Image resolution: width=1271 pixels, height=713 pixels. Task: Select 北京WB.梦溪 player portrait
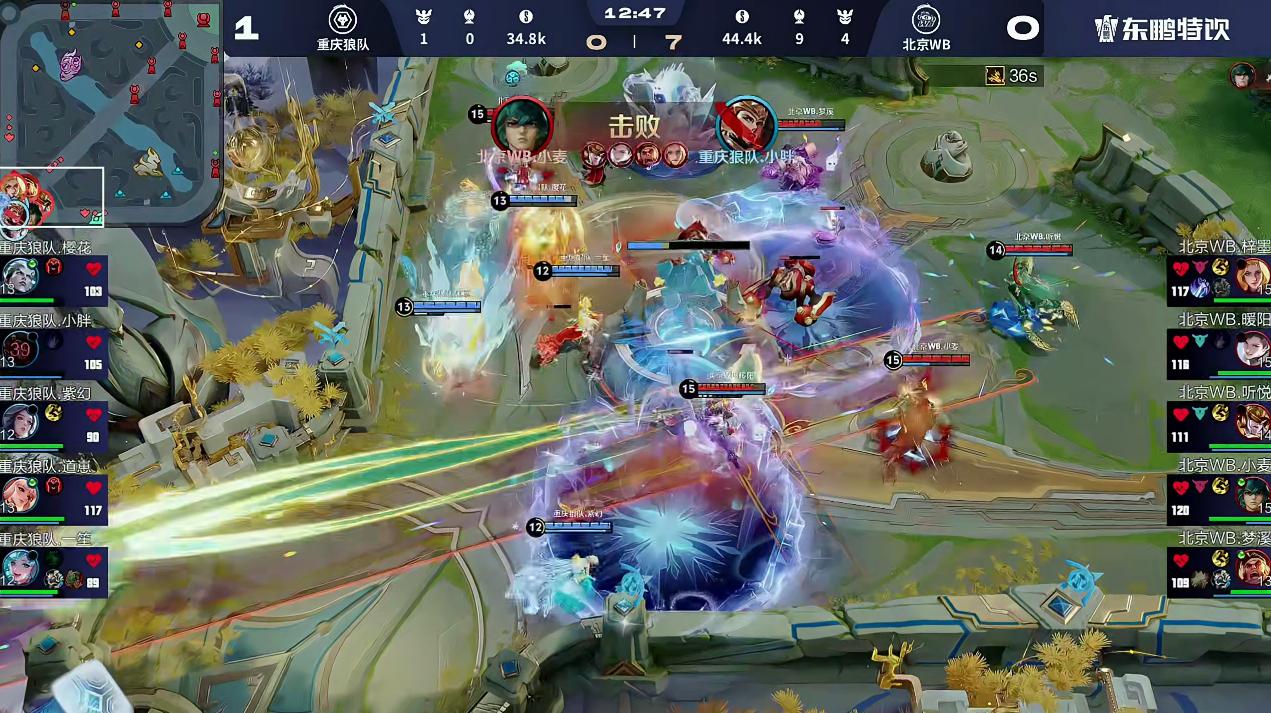click(x=1252, y=567)
